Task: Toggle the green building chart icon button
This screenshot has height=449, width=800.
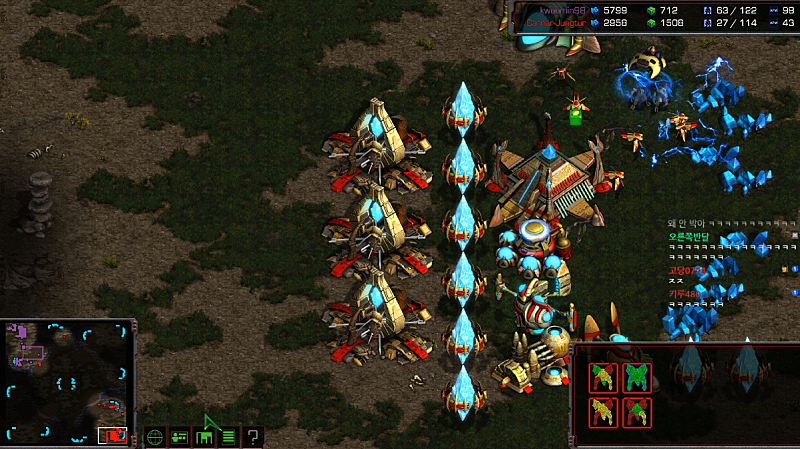Action: coord(205,436)
